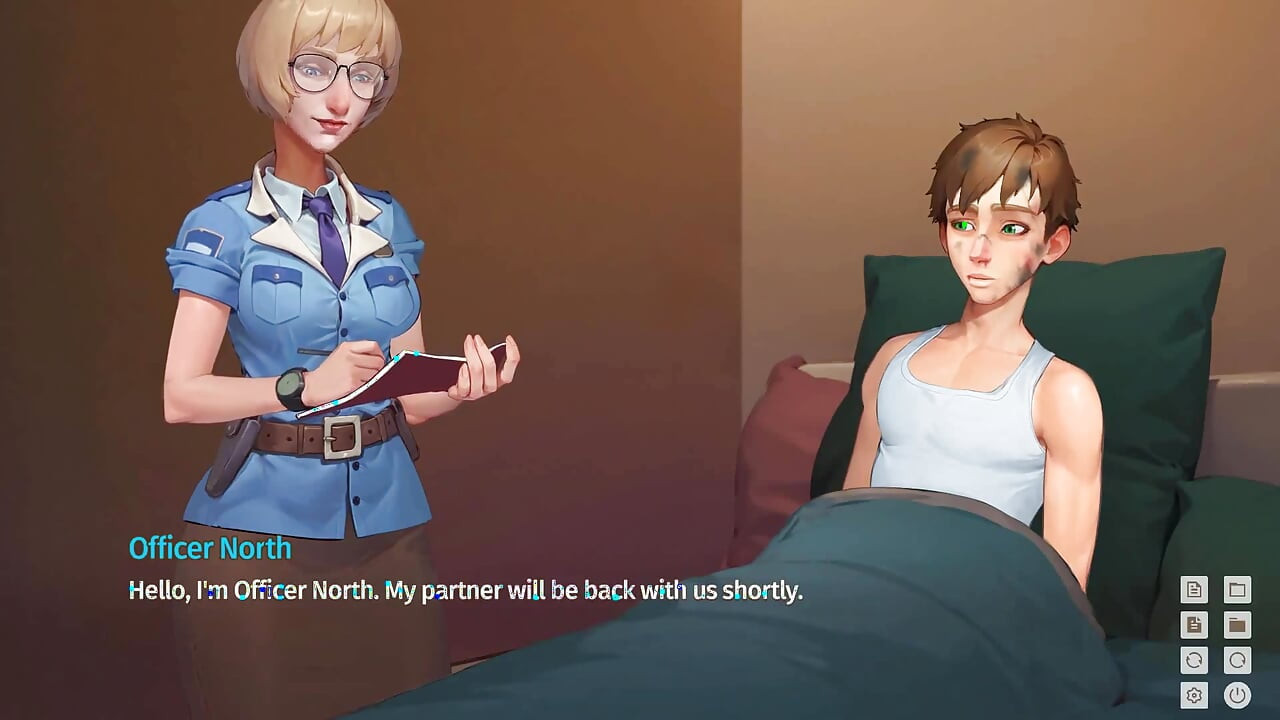This screenshot has width=1280, height=720.
Task: Select the filled document icon button
Action: click(x=1193, y=625)
